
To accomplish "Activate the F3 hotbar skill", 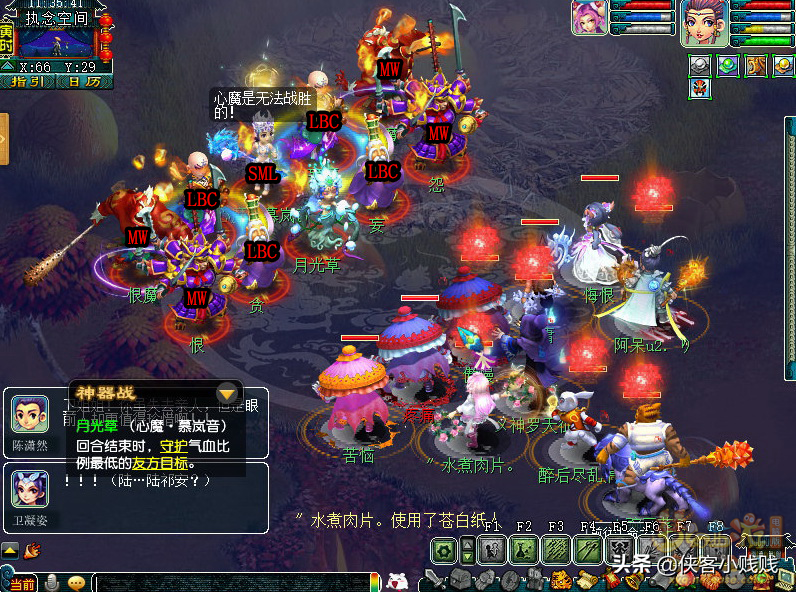I will click(556, 549).
